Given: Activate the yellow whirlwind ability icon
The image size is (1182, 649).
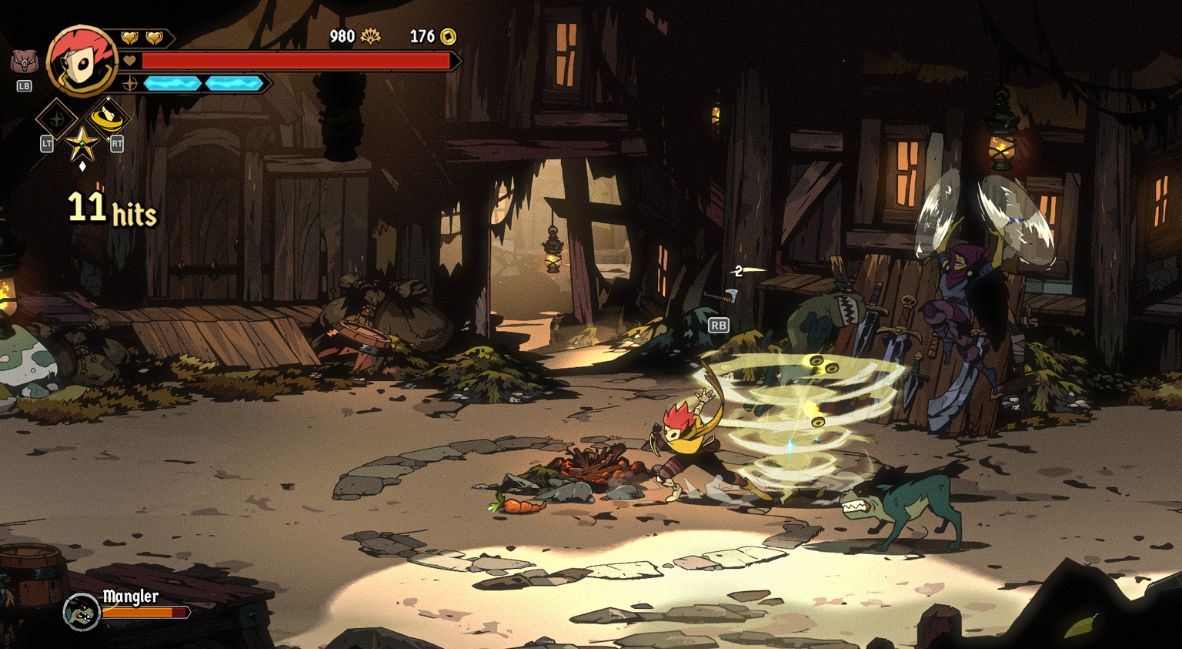Looking at the screenshot, I should pos(106,117).
